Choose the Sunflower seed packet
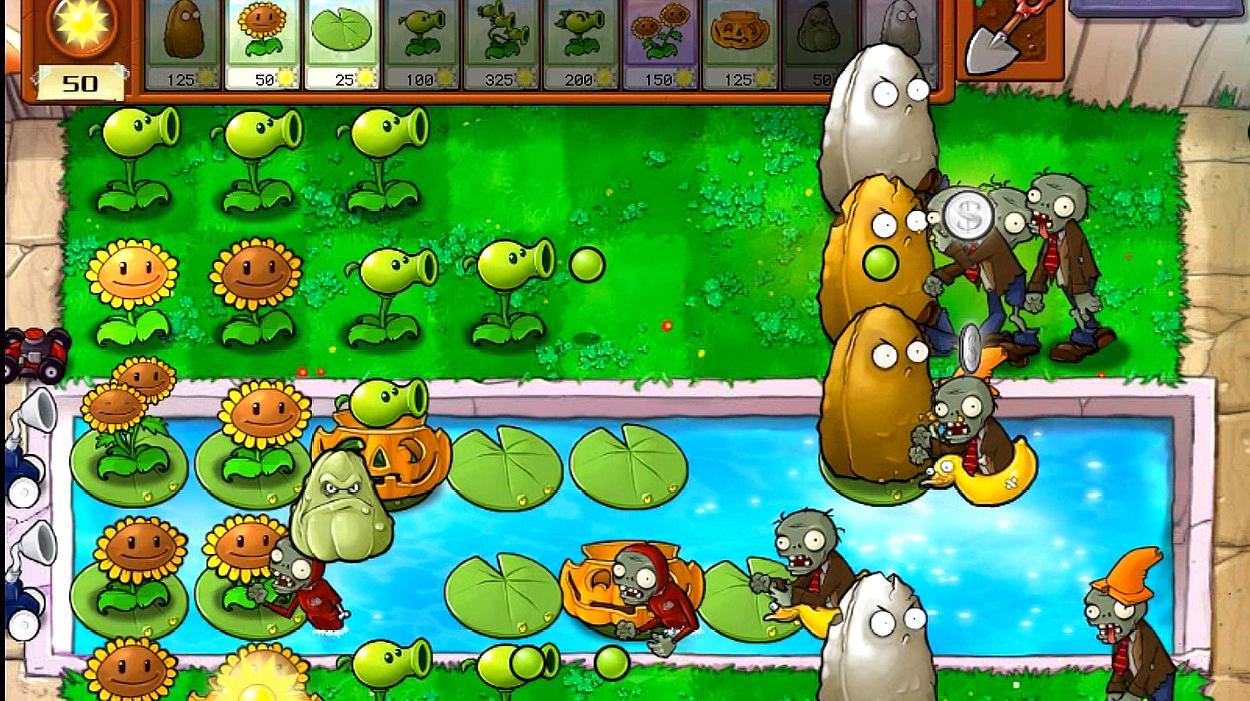 tap(262, 43)
